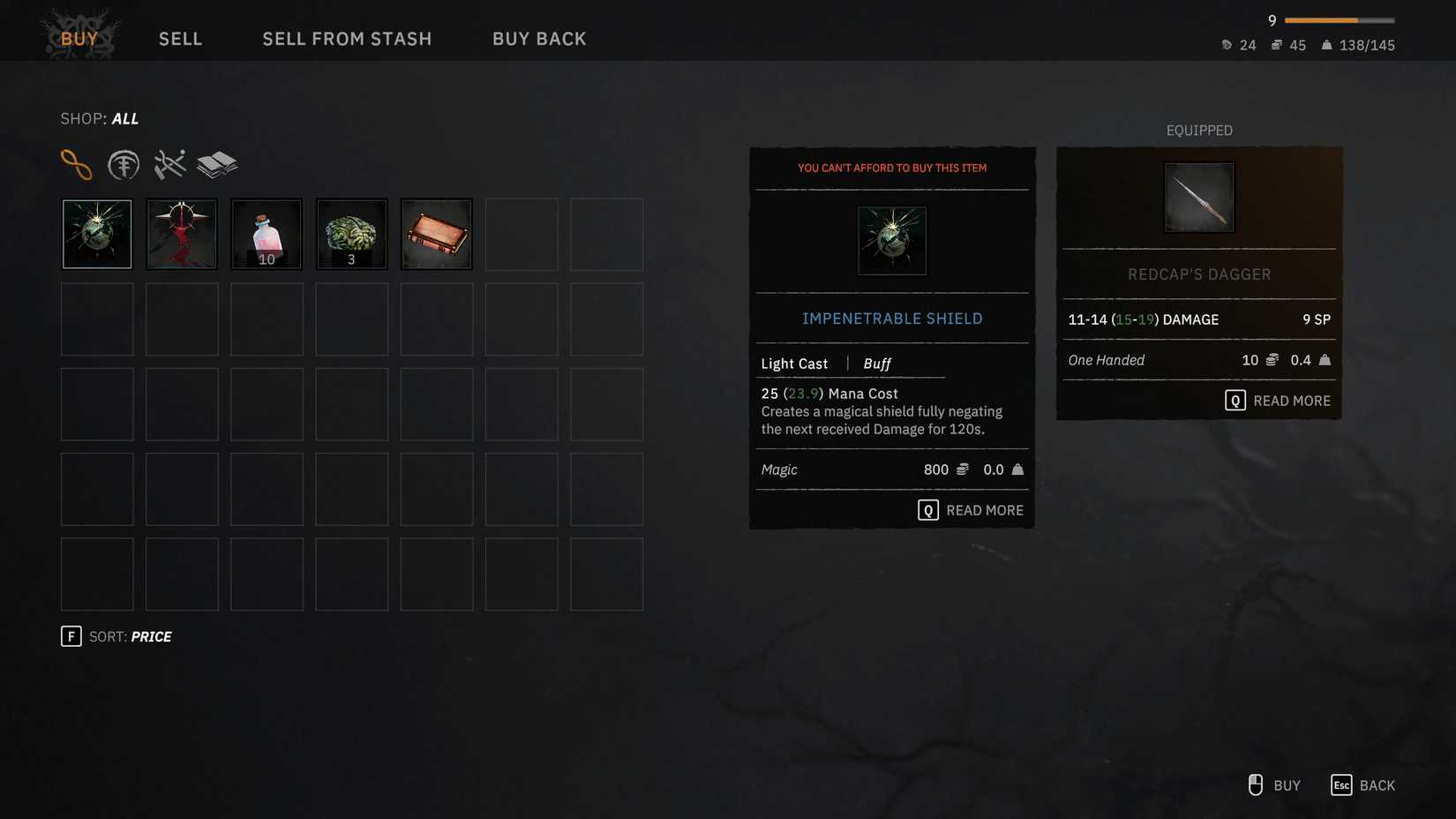This screenshot has height=819, width=1456.
Task: Select the Impenetrable Shield item slot
Action: click(96, 233)
